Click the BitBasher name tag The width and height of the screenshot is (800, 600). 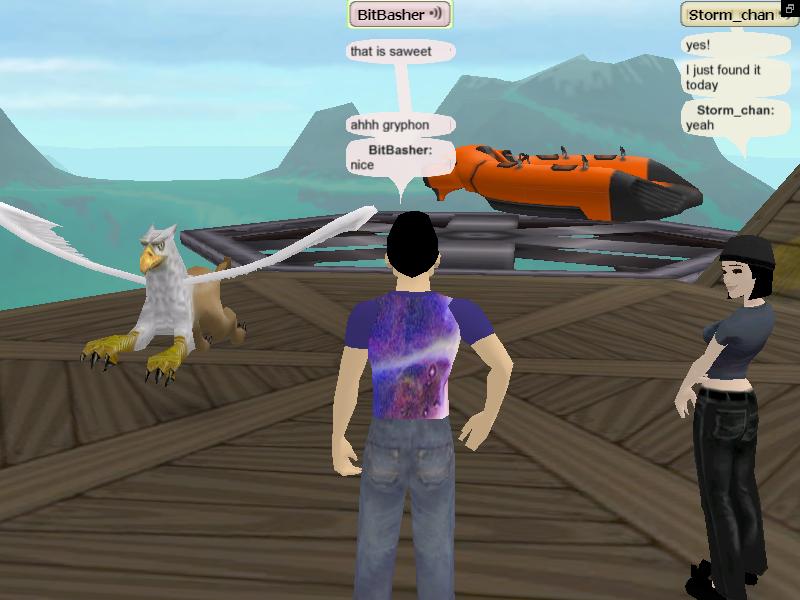pos(390,15)
